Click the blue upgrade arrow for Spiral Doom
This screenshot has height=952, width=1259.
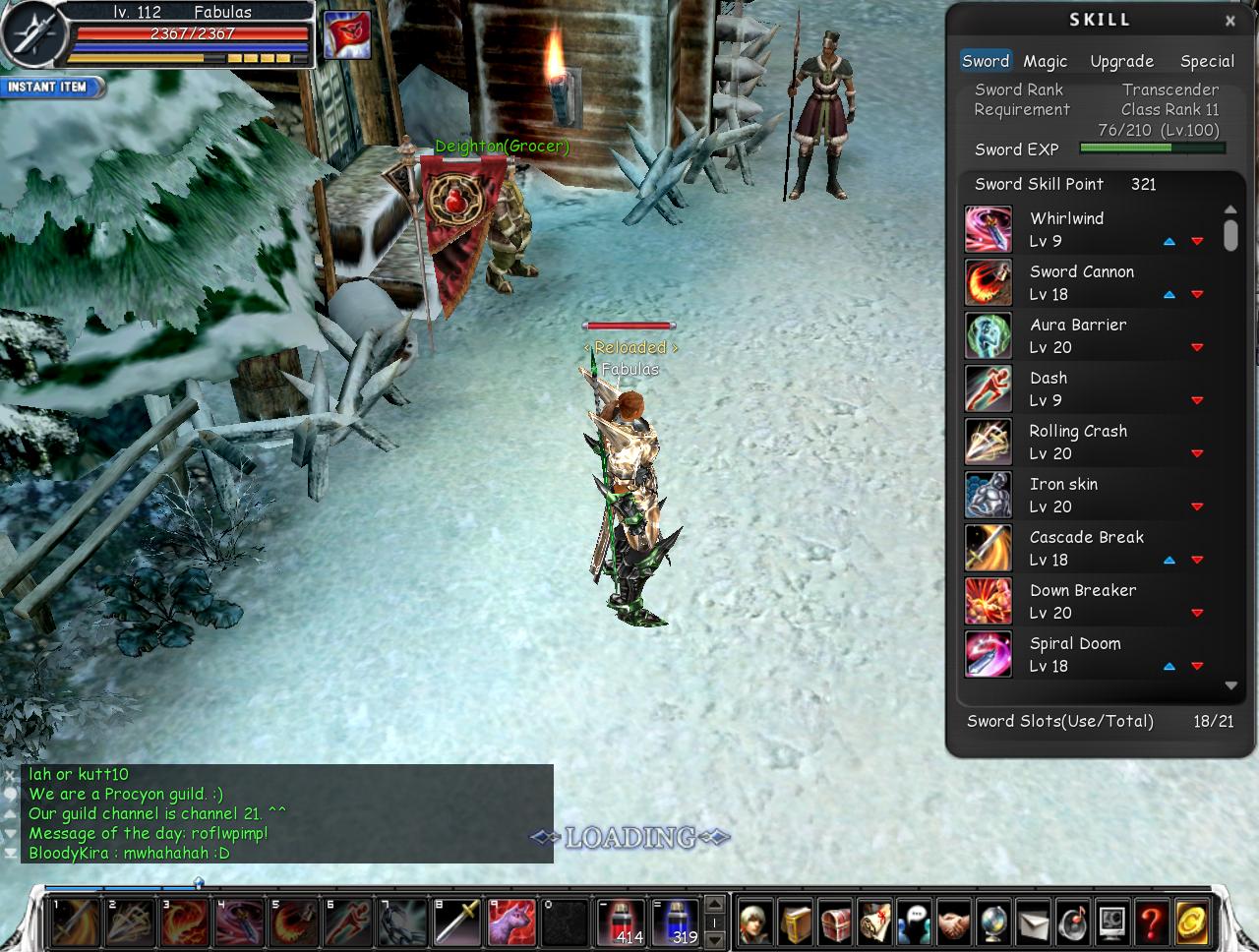pyautogui.click(x=1169, y=666)
